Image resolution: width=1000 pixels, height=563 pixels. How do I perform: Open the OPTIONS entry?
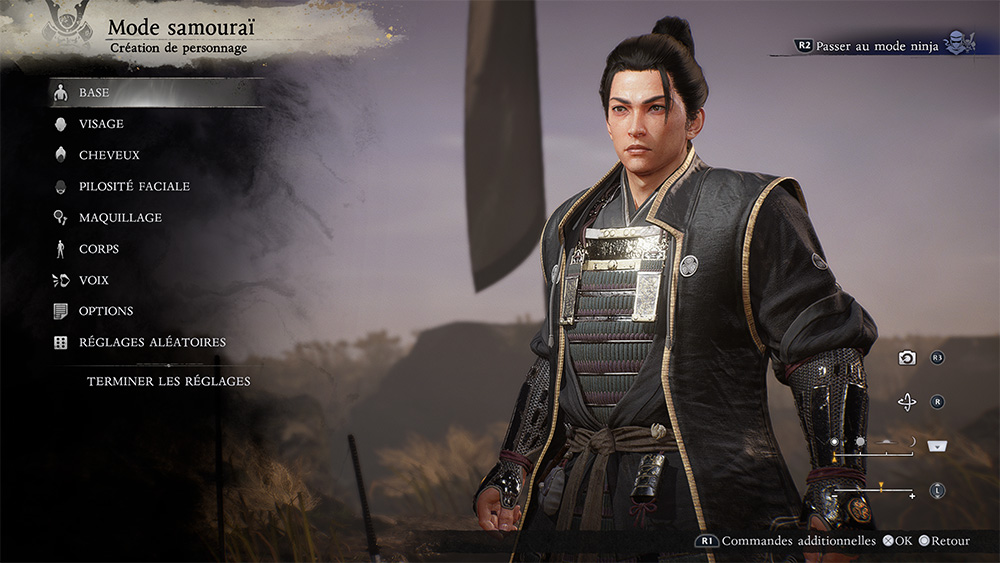106,311
